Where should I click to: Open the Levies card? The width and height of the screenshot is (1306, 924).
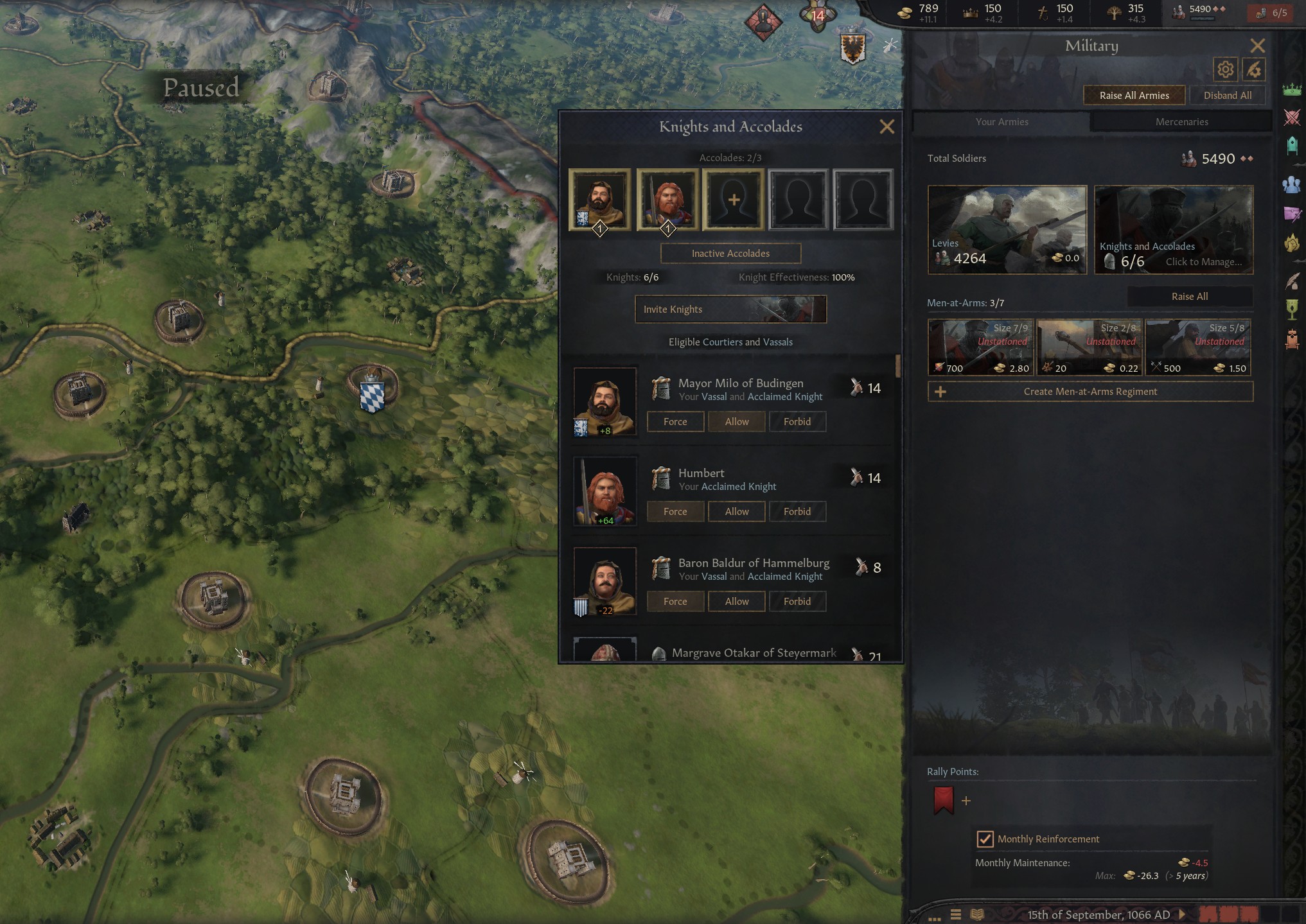coord(1007,230)
